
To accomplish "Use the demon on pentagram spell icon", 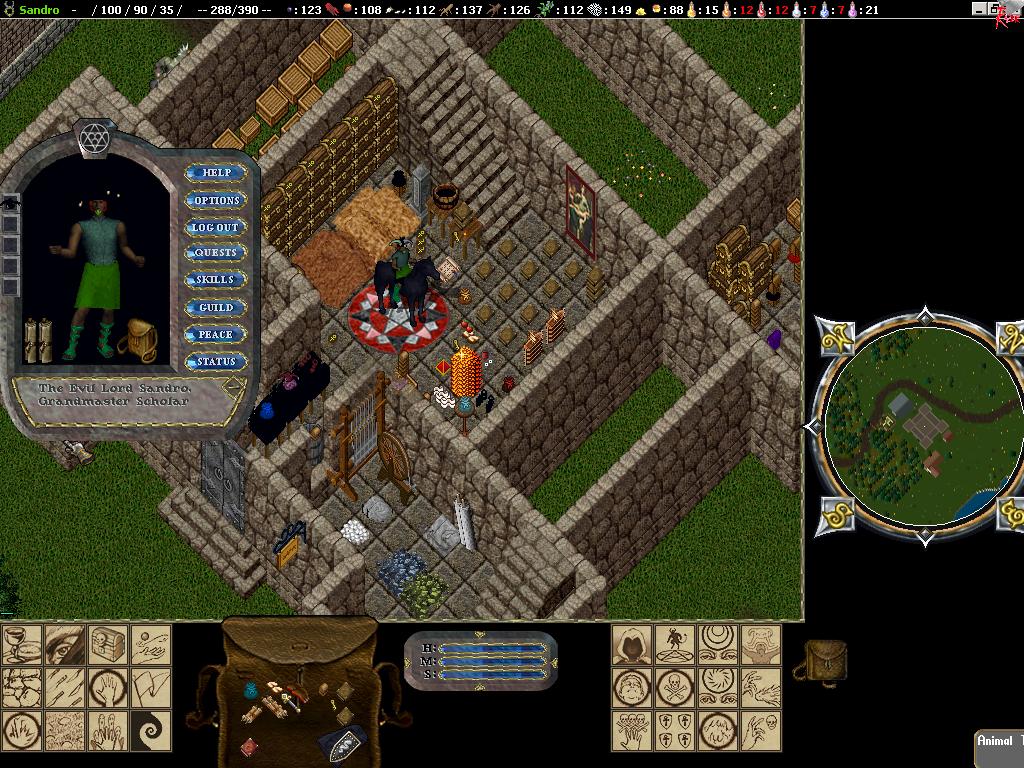I will point(676,644).
